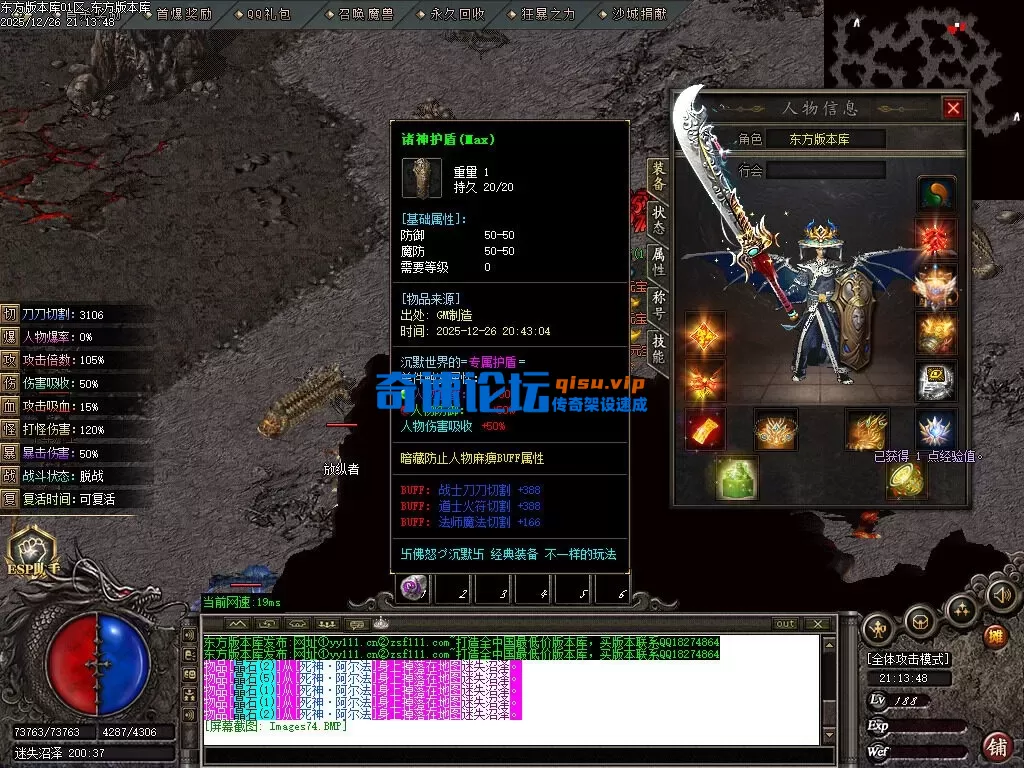Viewport: 1024px width, 768px height.
Task: Close the character info (人物信息) window
Action: pyautogui.click(x=953, y=108)
